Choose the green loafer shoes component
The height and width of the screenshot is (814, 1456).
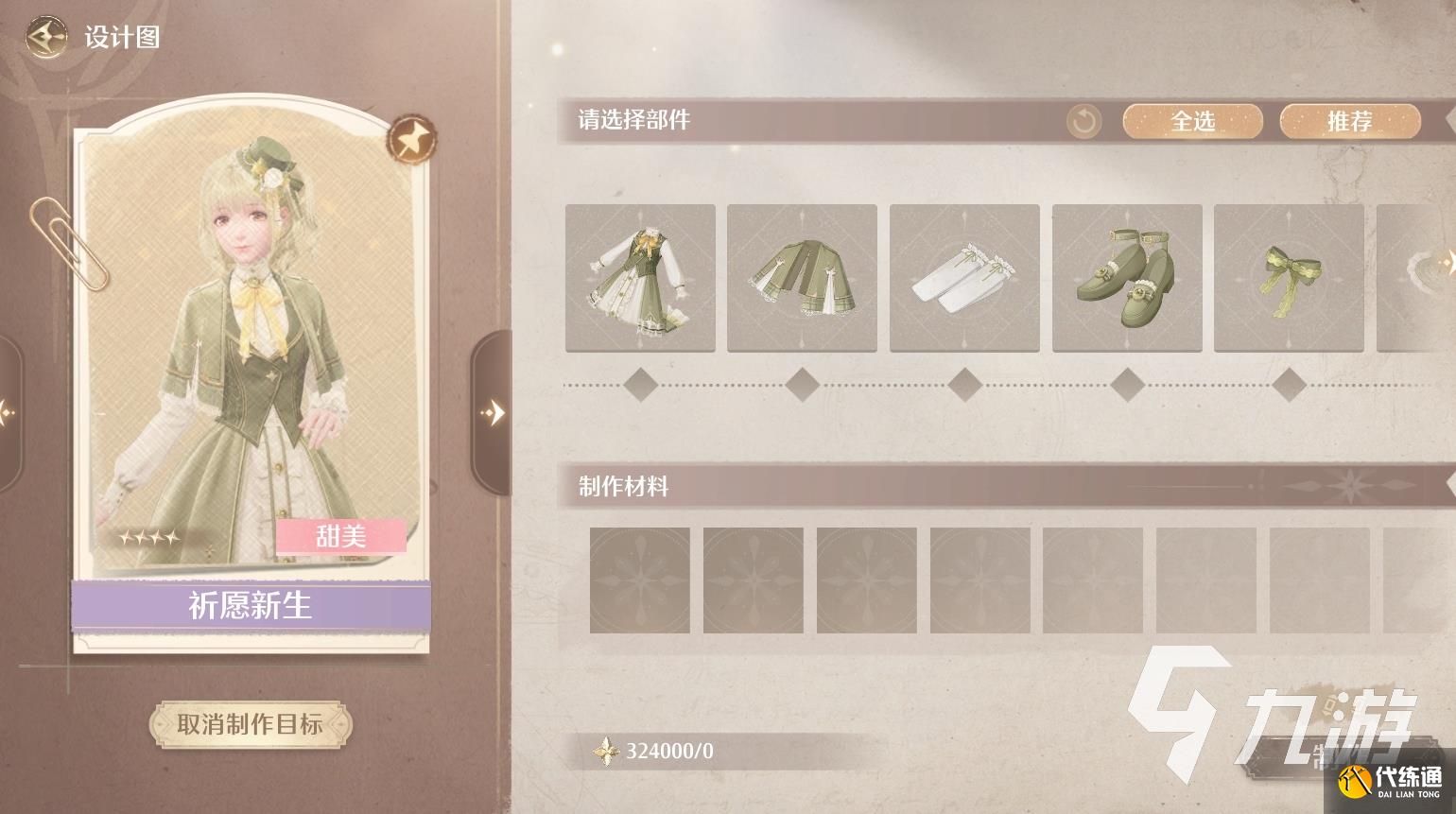[1127, 278]
